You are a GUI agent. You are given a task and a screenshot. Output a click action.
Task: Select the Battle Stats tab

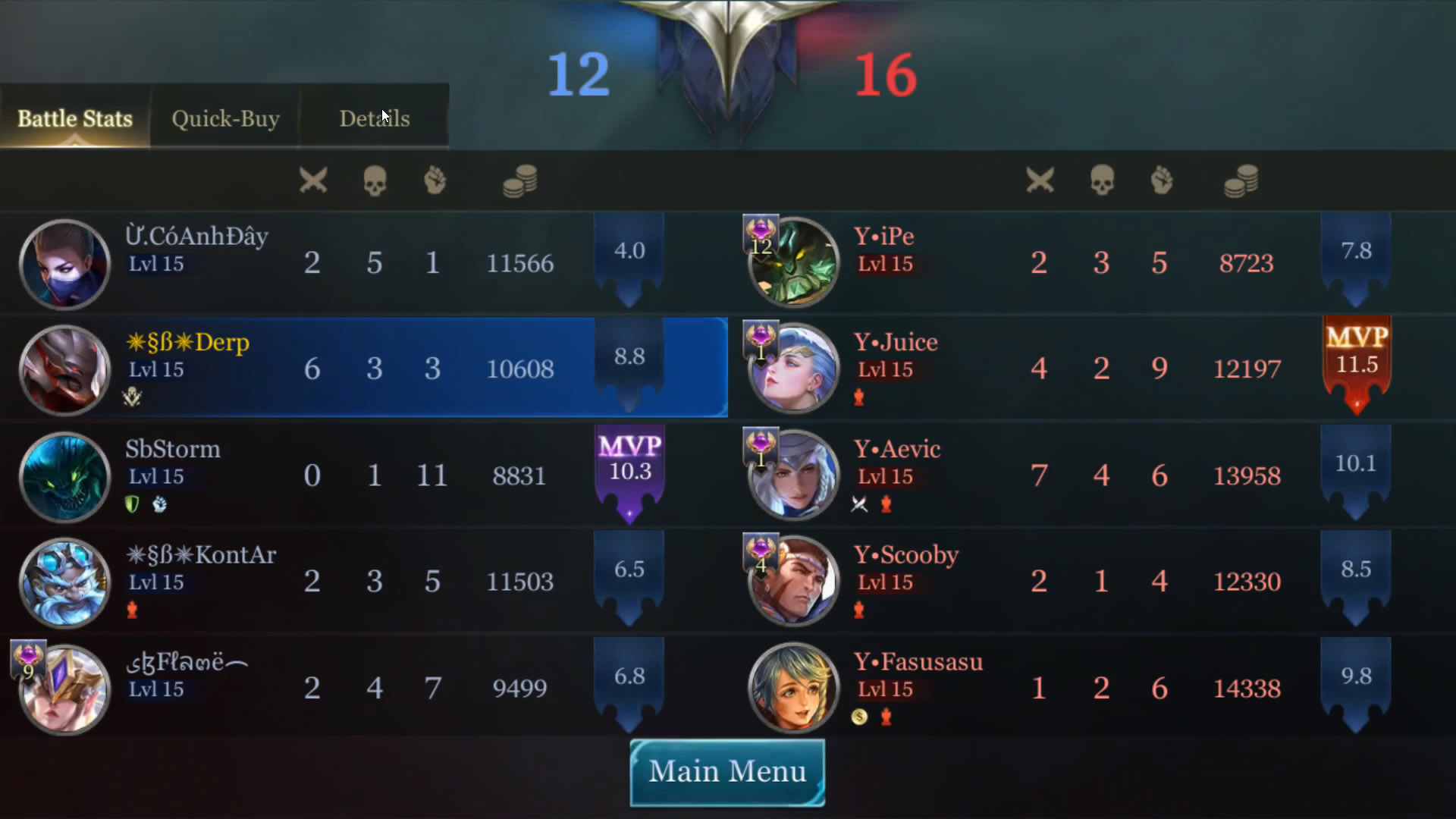[75, 118]
